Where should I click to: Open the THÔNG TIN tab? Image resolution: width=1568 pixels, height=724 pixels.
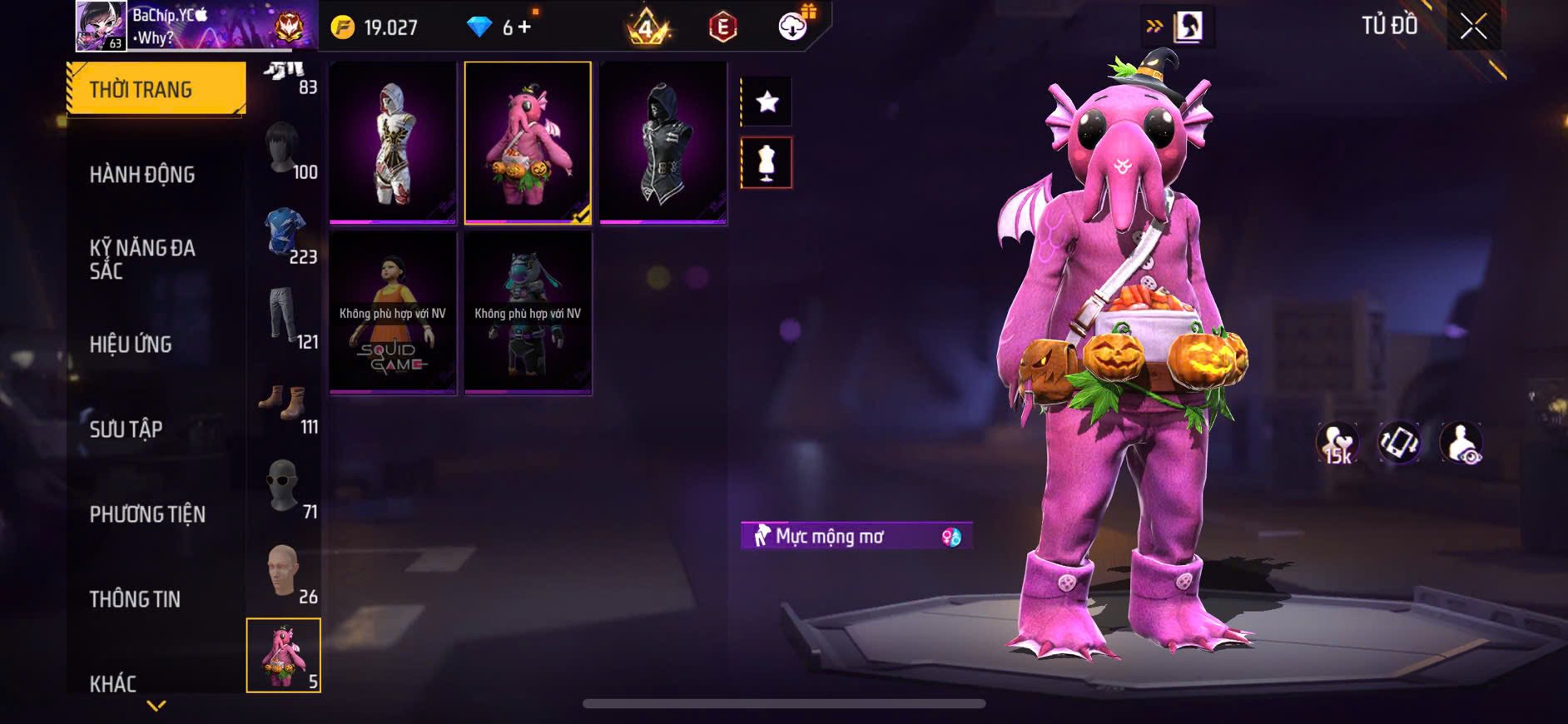[135, 599]
